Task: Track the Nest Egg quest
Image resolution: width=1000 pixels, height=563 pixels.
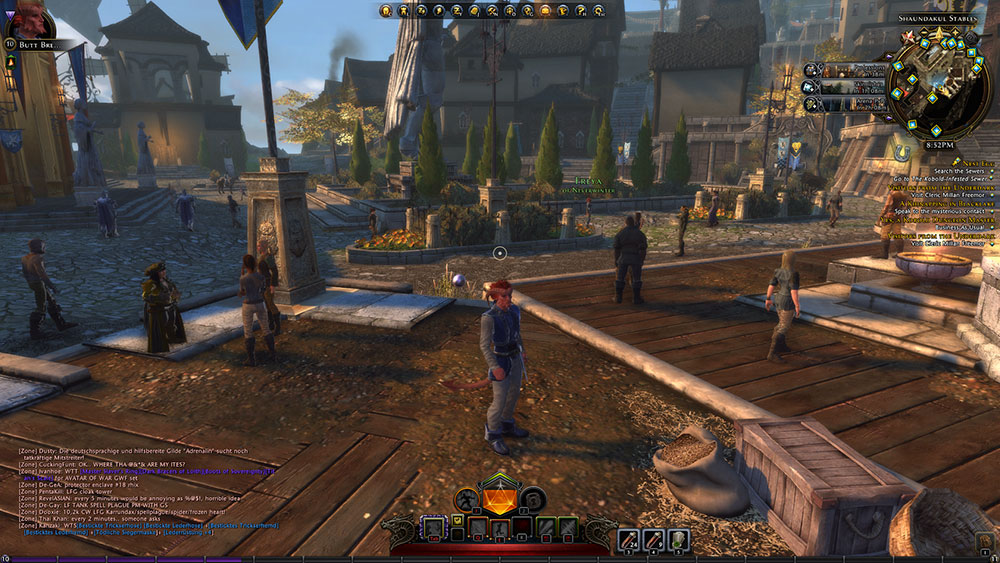Action: tap(972, 161)
